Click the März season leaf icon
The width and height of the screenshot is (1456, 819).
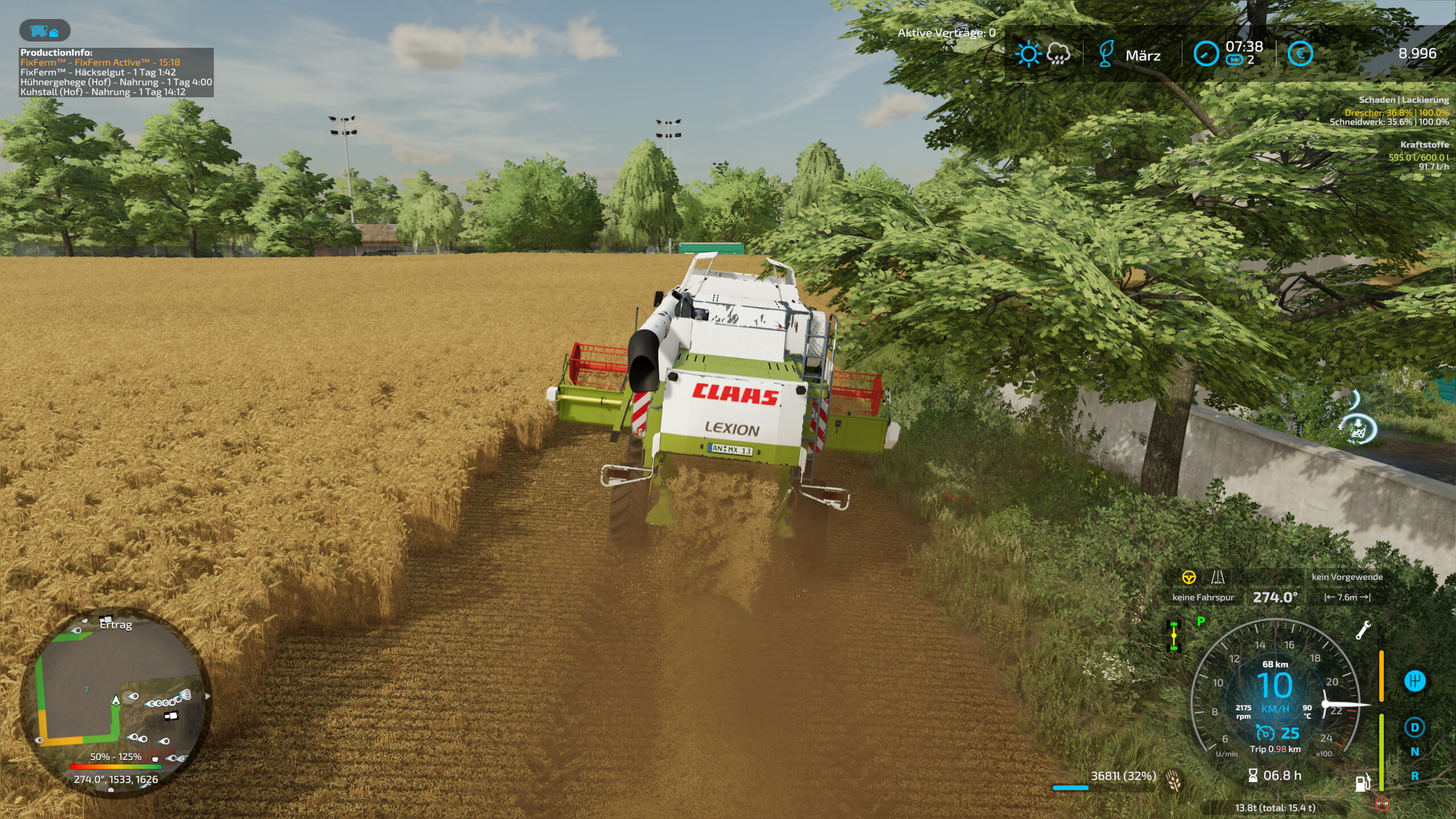(1106, 55)
